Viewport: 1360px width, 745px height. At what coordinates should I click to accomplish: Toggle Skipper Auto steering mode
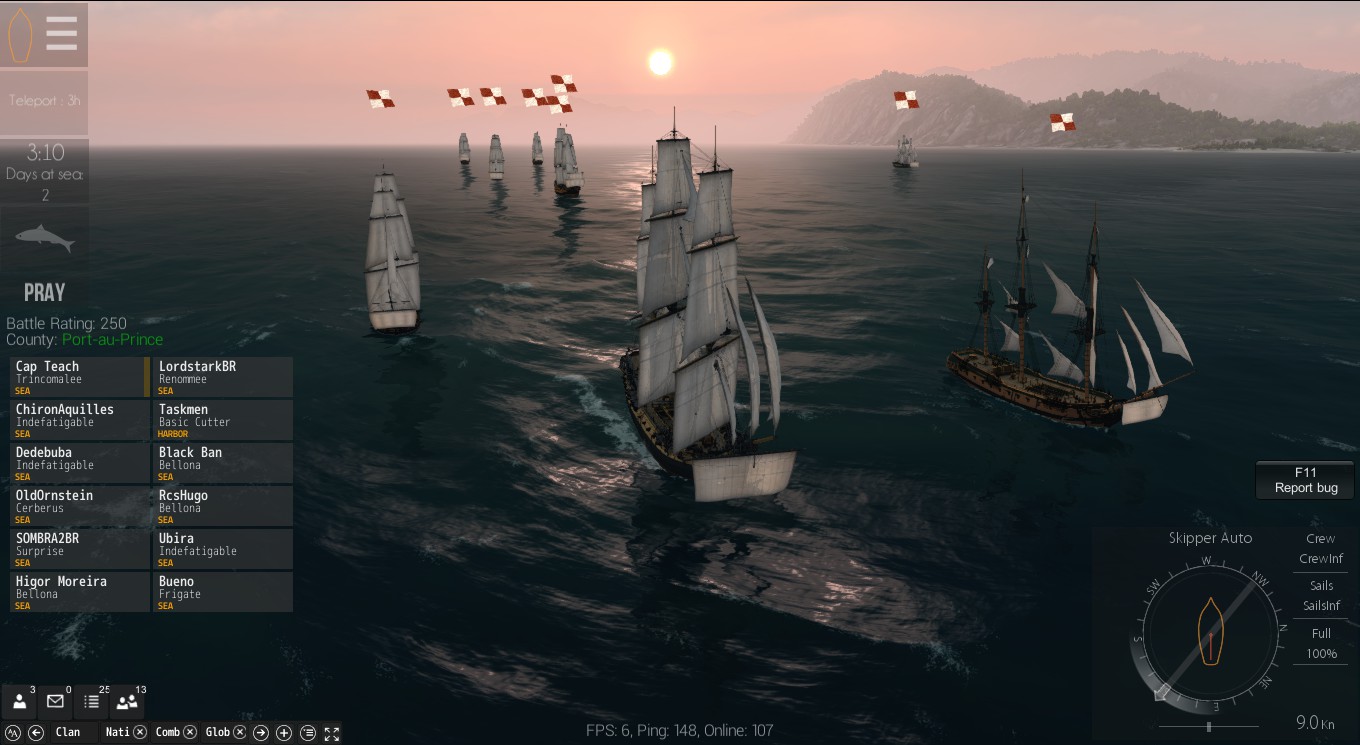click(x=1210, y=538)
